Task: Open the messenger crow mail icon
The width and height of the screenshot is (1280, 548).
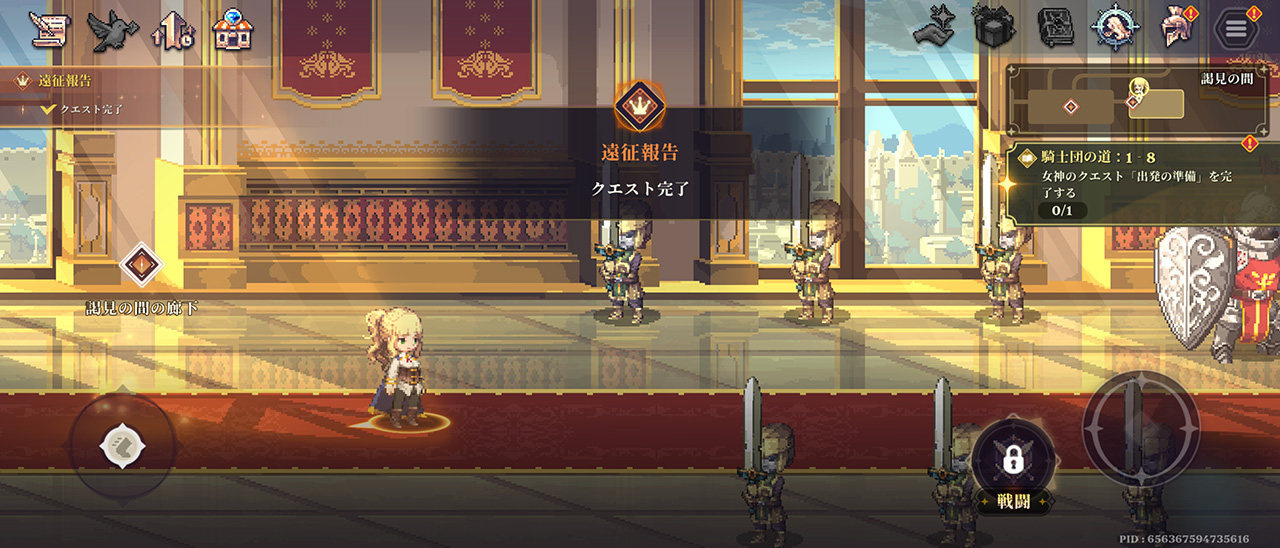Action: click(112, 31)
